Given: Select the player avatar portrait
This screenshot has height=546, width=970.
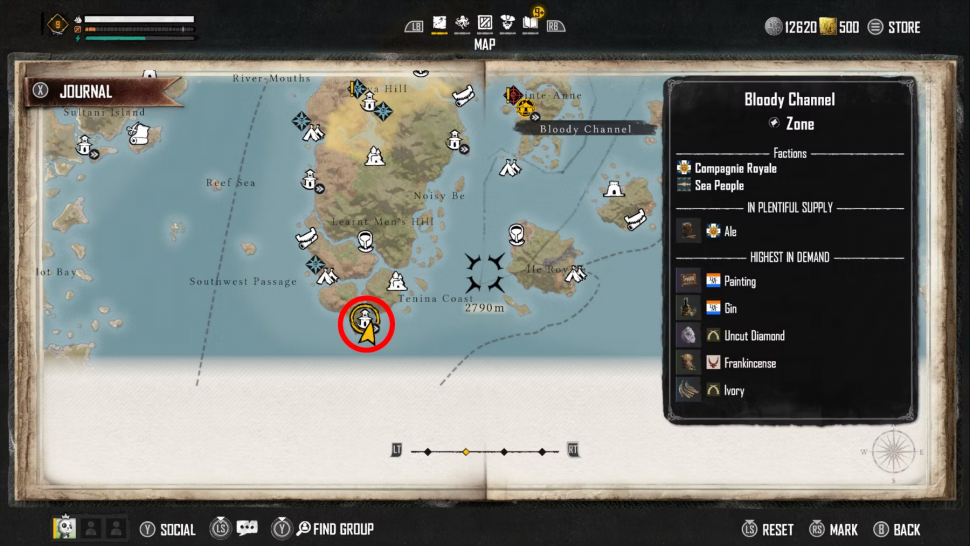Looking at the screenshot, I should (64, 528).
